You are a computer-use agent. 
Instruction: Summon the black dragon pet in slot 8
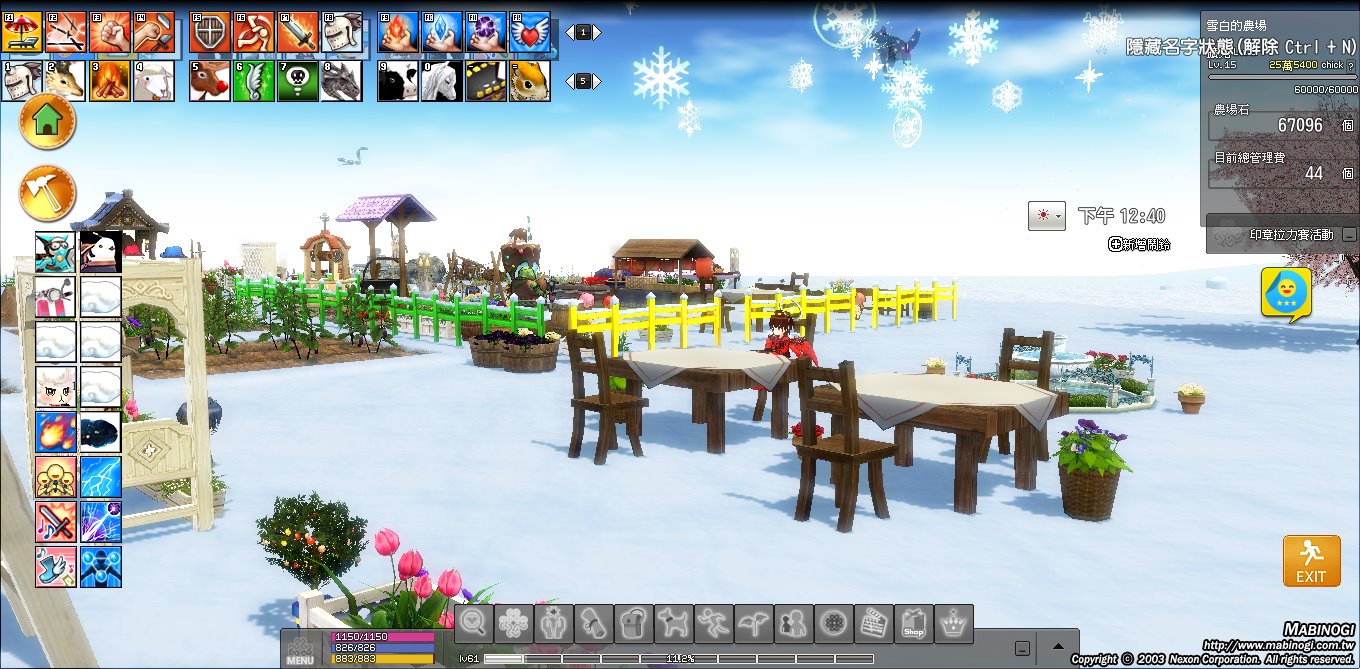tap(342, 81)
